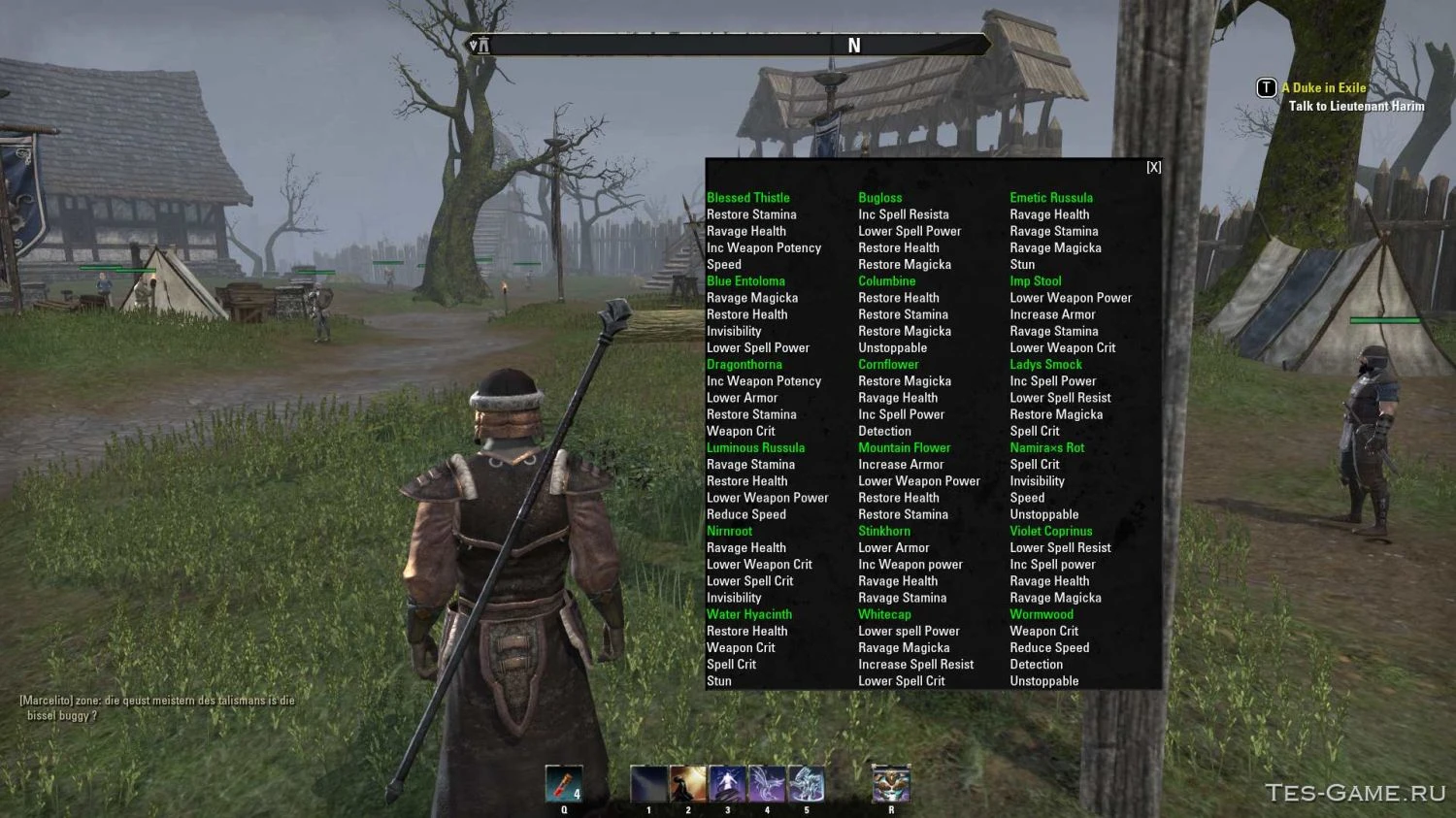This screenshot has width=1456, height=818.
Task: Select the Imp Stool reagent heading
Action: tap(1035, 280)
